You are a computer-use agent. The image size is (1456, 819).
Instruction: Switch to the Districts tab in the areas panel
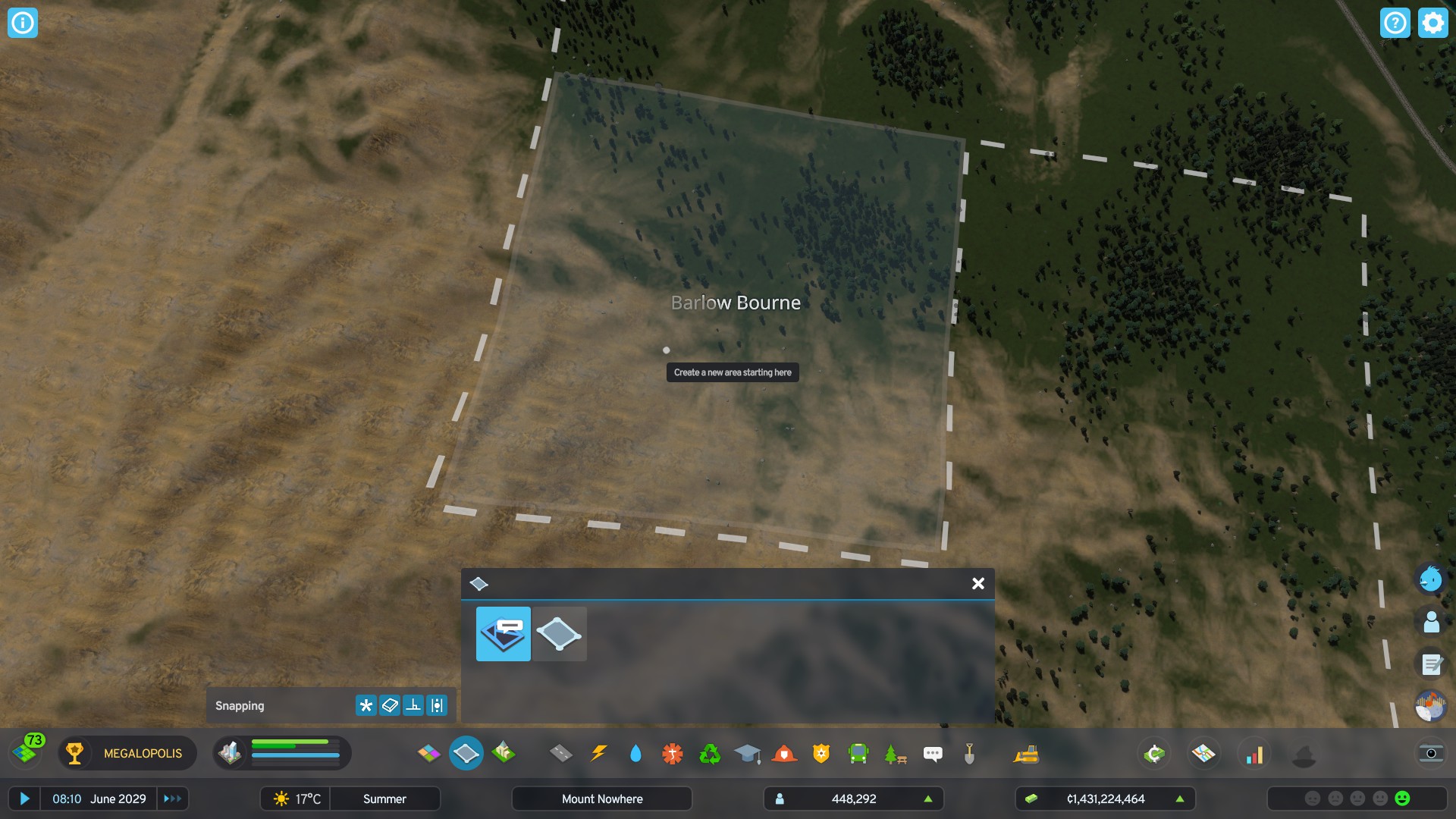tap(503, 634)
